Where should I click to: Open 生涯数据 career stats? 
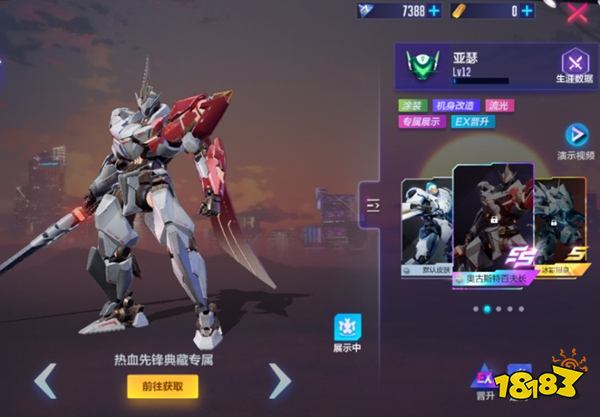(574, 68)
